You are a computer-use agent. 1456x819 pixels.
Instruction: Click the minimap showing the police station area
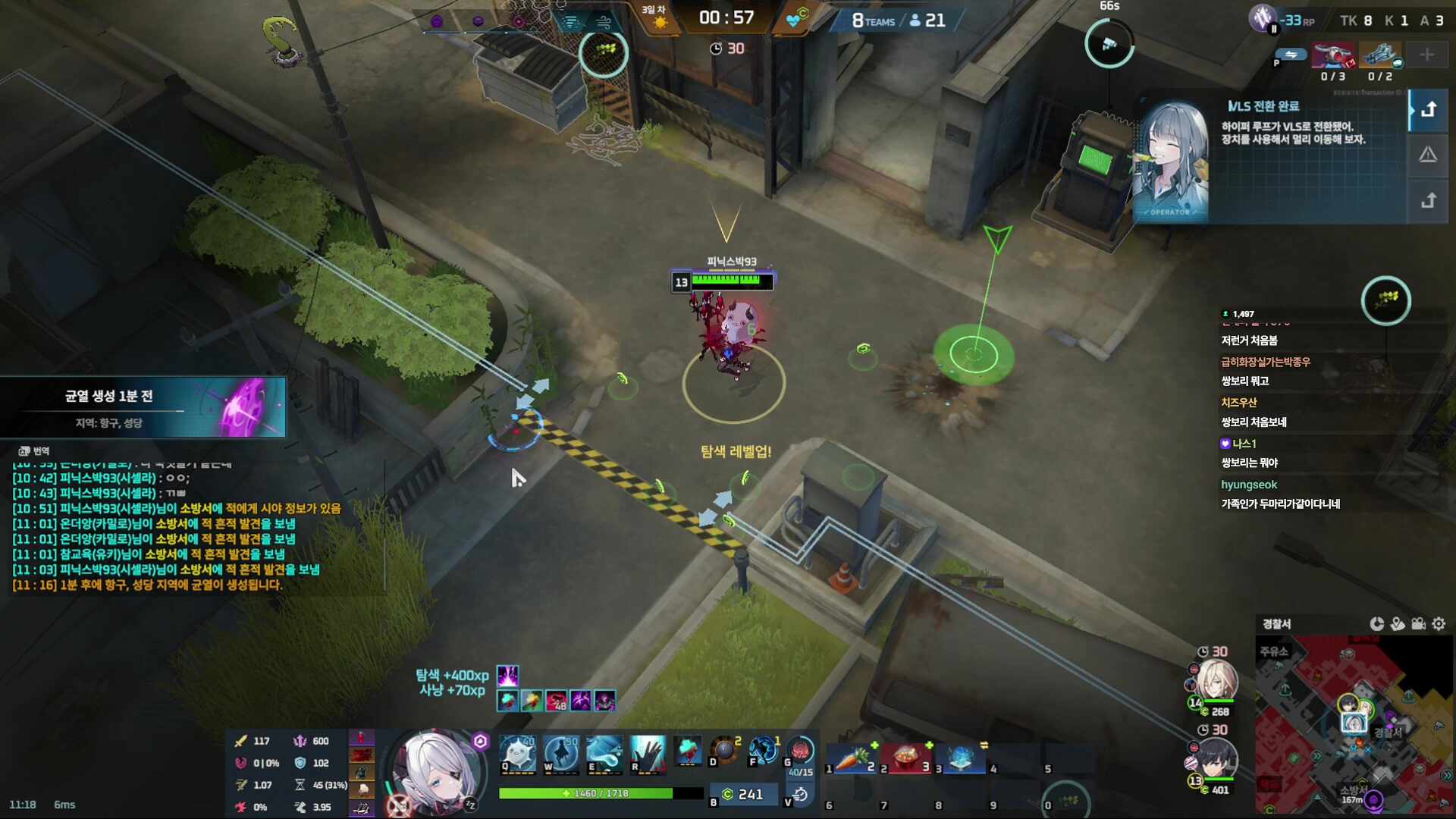[1354, 724]
